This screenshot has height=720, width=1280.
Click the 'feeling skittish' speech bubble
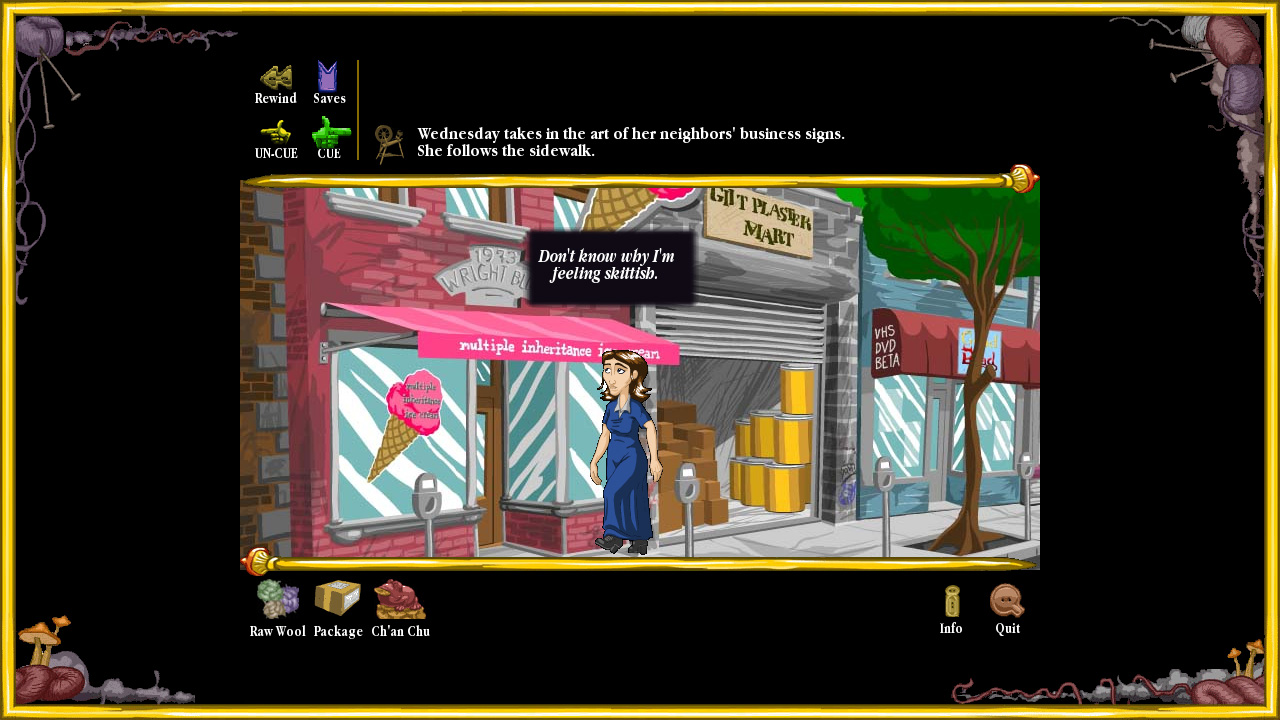(x=611, y=266)
